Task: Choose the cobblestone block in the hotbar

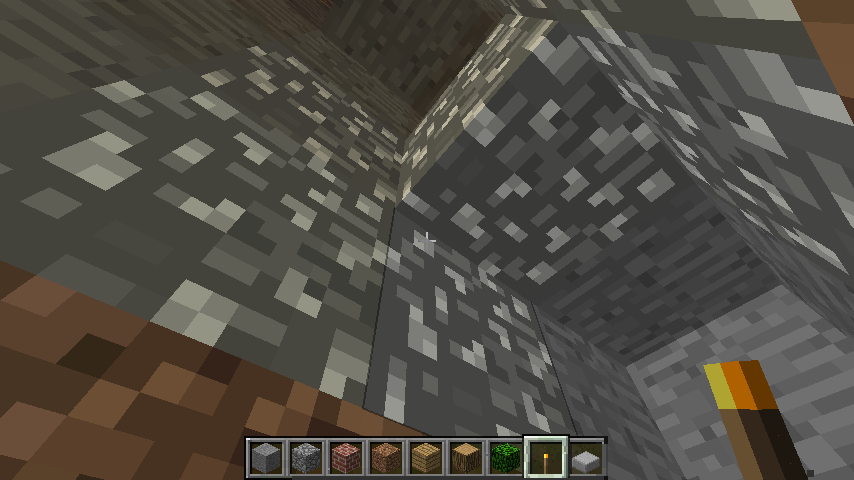Action: [305, 458]
